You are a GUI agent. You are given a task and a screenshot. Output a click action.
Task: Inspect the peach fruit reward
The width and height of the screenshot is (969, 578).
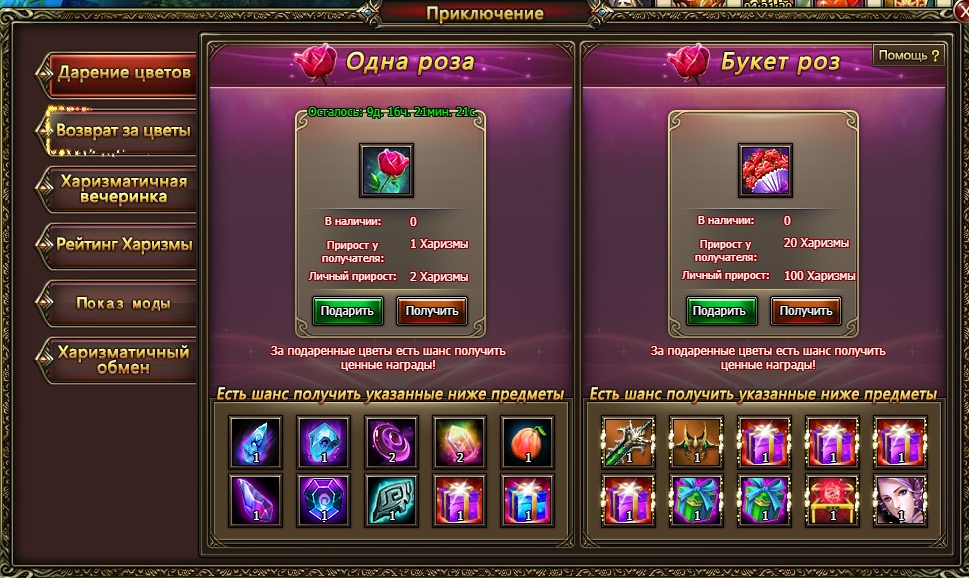click(526, 443)
